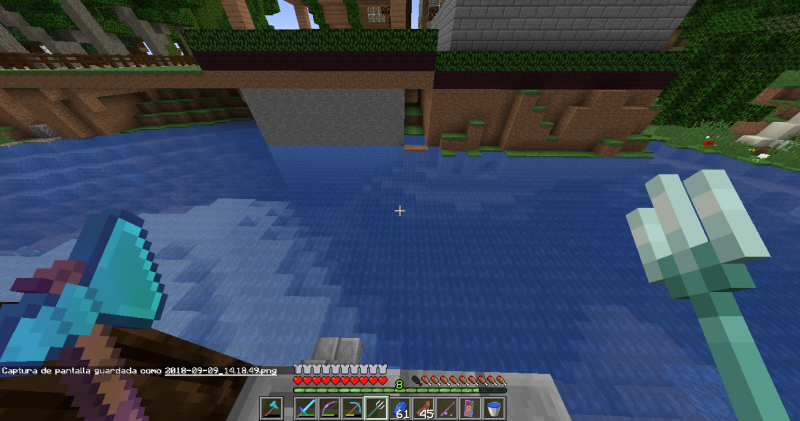
Task: Choose the diamond pickaxe in the hotbar
Action: click(352, 409)
